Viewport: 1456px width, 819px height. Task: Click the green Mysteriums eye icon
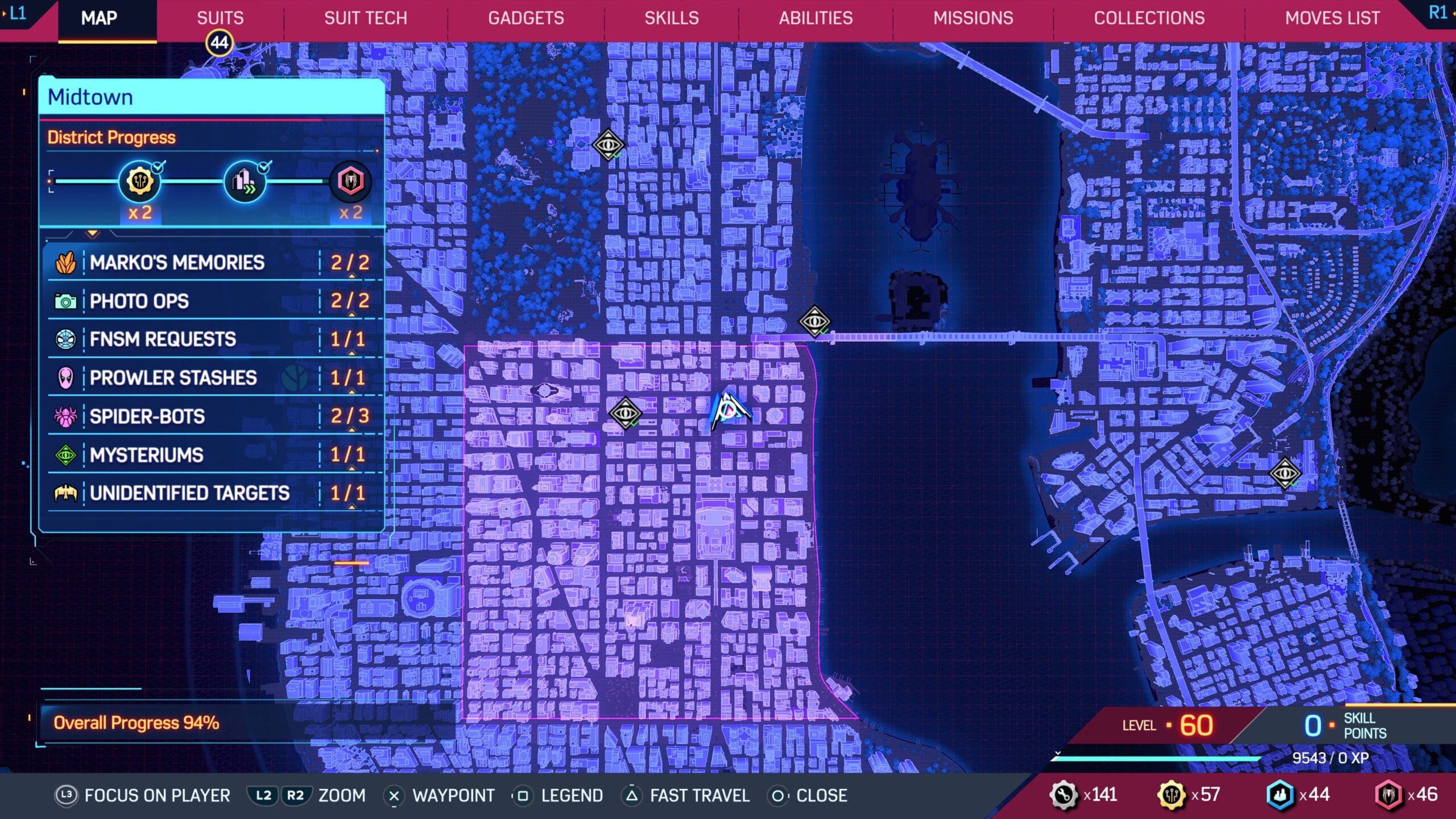point(67,455)
